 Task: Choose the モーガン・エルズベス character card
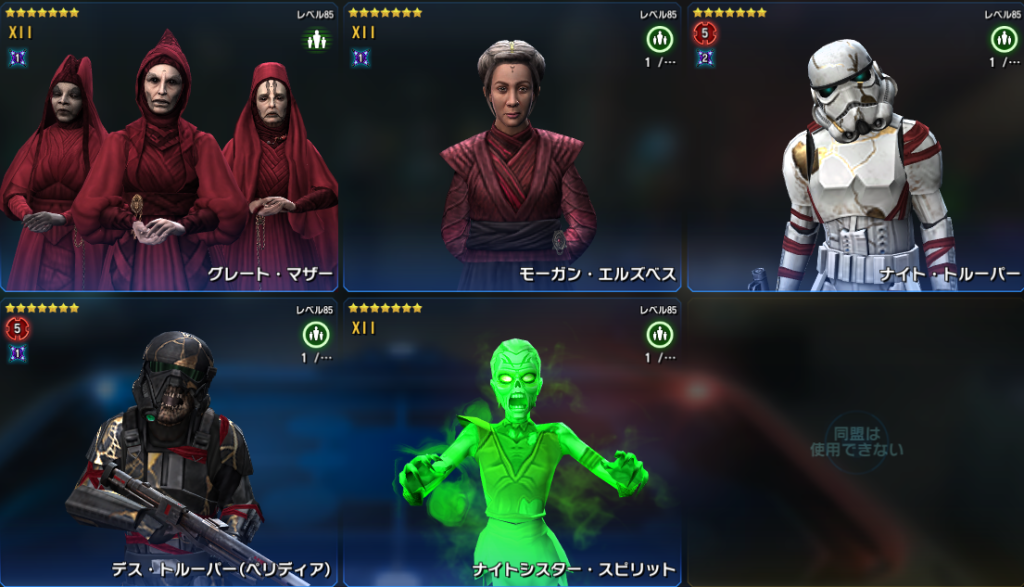click(x=513, y=148)
